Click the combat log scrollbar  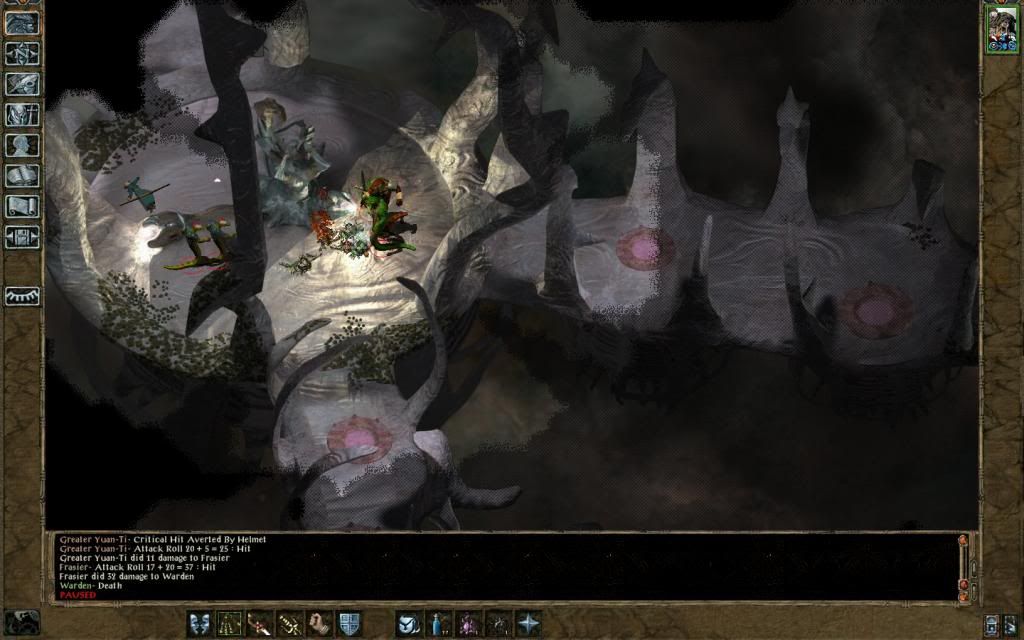point(963,565)
